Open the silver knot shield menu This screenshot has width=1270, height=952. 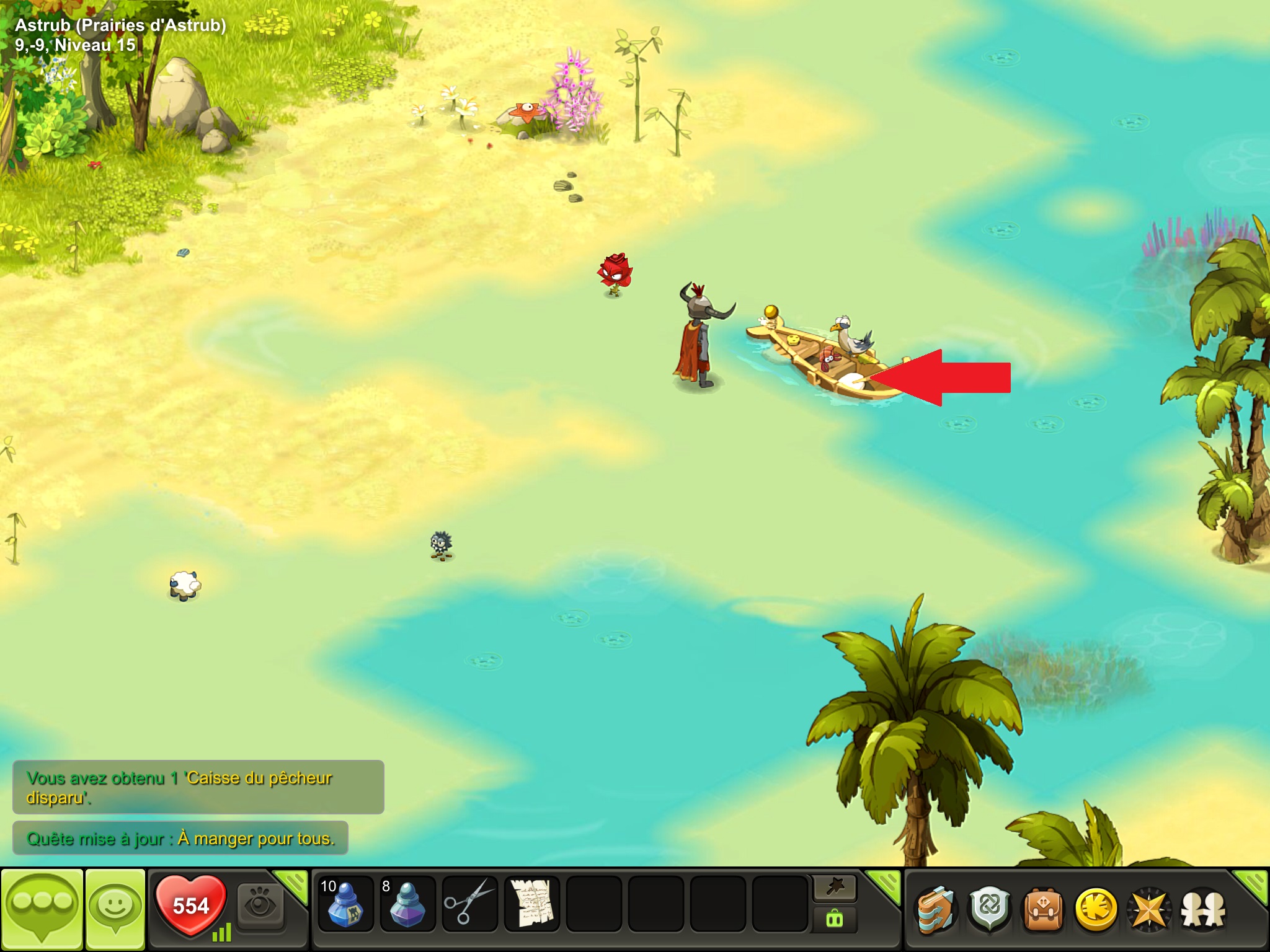(x=990, y=910)
